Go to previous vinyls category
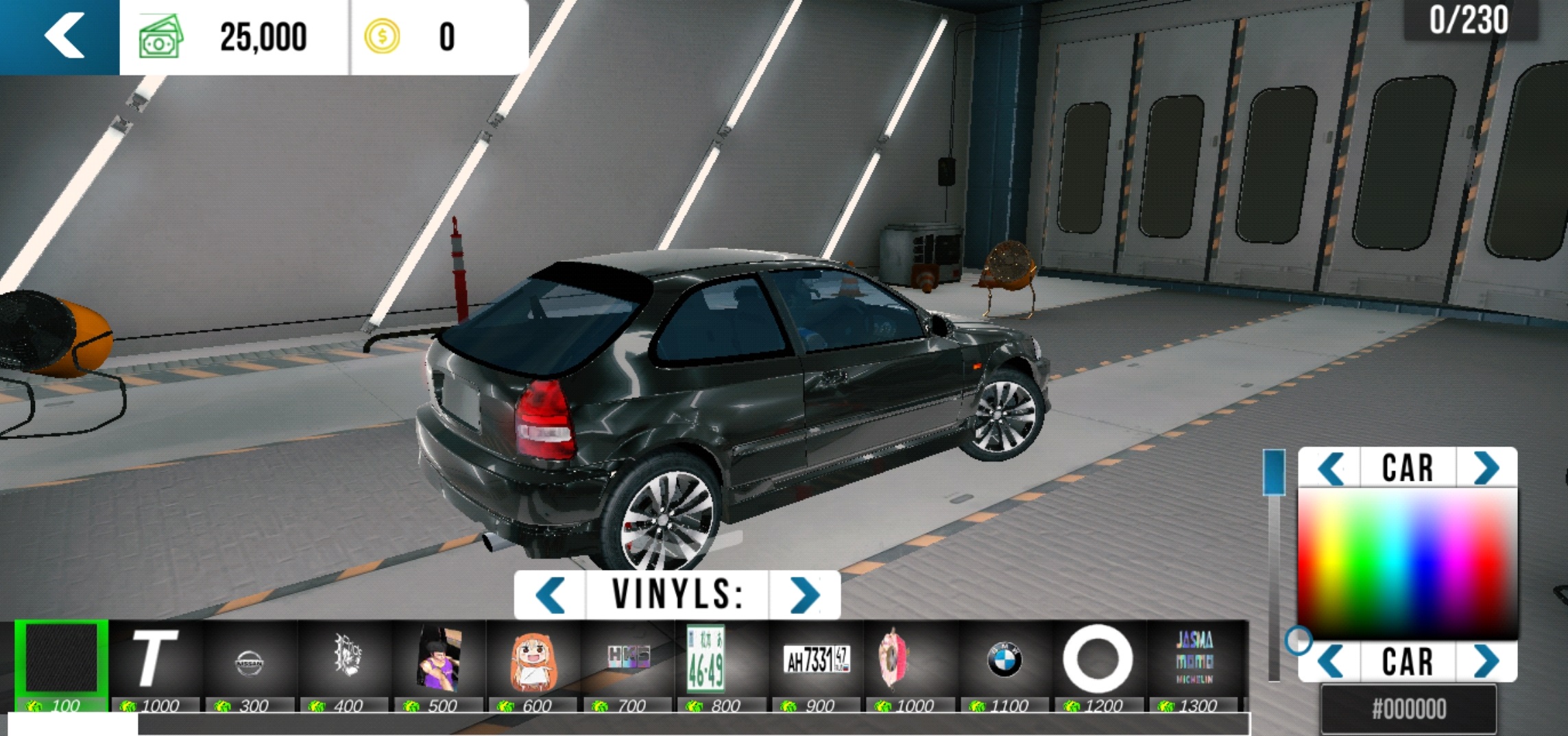1568x736 pixels. coord(550,595)
